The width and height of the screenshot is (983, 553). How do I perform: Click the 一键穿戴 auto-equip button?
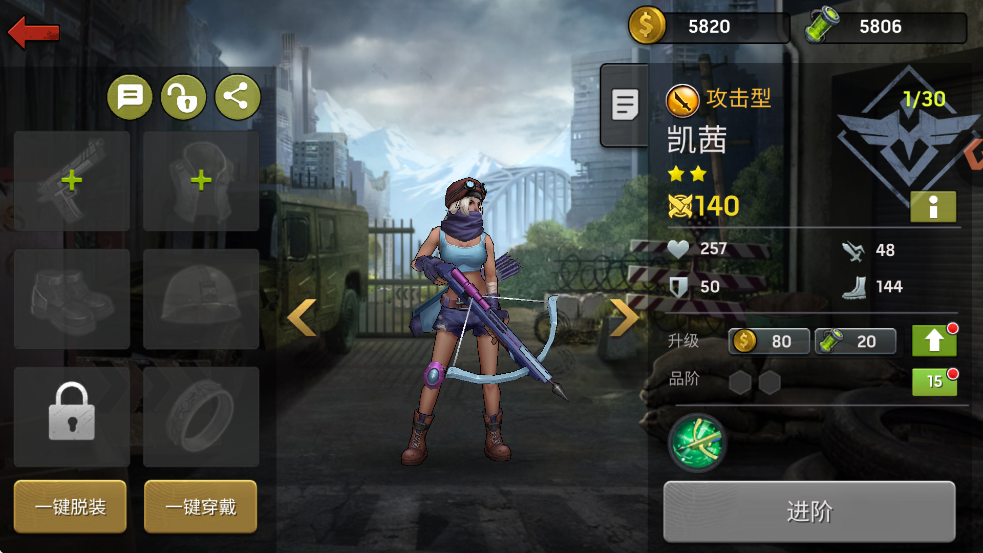point(200,507)
